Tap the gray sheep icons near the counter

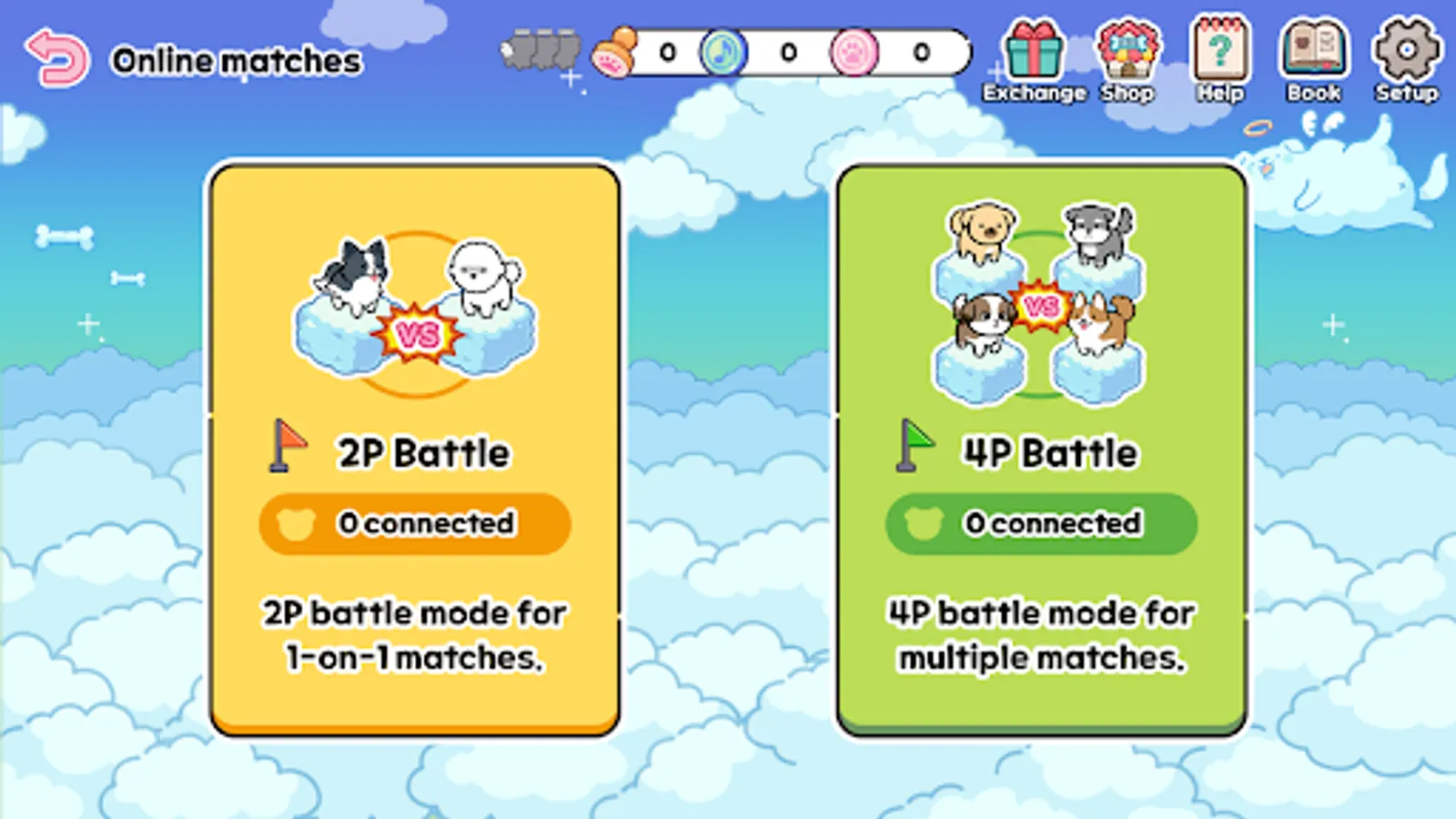pyautogui.click(x=541, y=50)
